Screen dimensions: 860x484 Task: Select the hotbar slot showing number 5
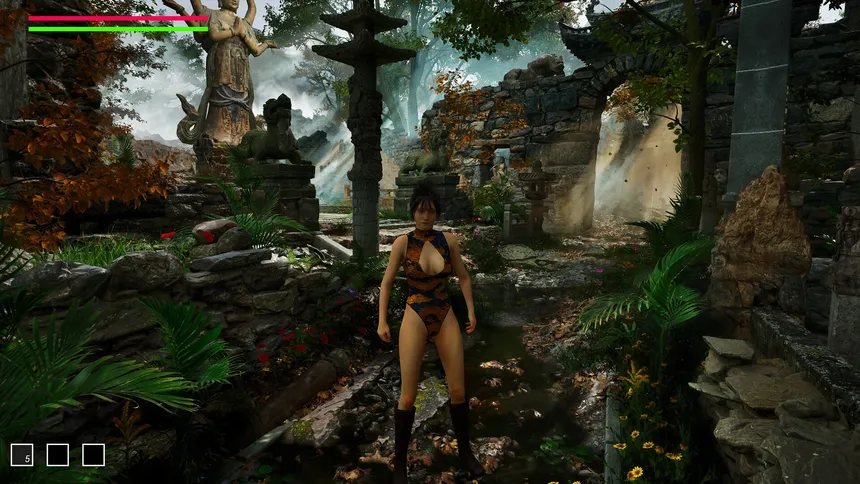pos(22,455)
